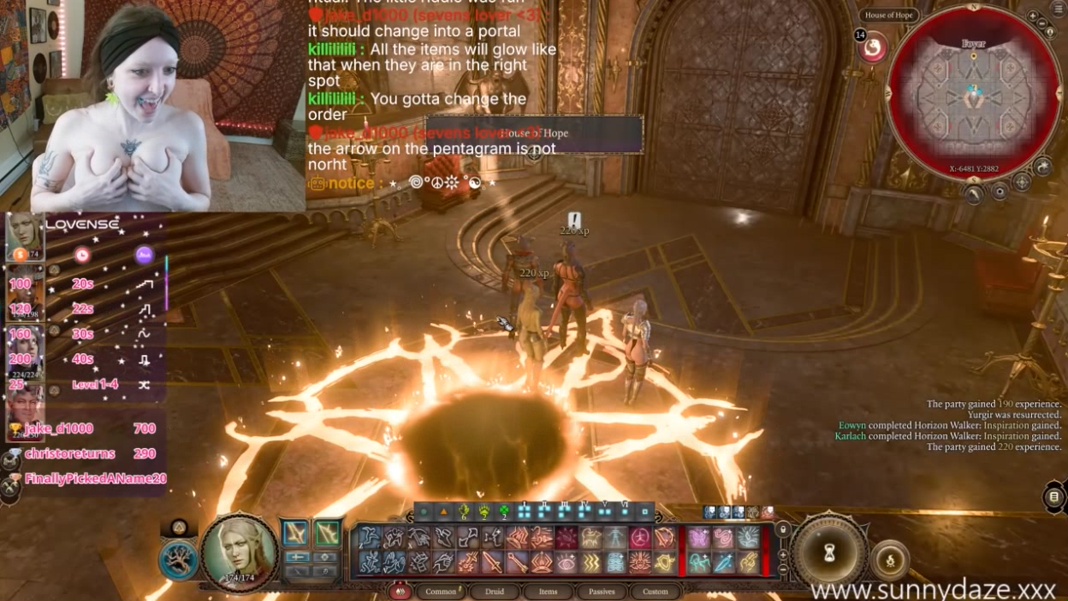This screenshot has height=601, width=1068.
Task: Open the combat log scroll button
Action: (x=1054, y=497)
